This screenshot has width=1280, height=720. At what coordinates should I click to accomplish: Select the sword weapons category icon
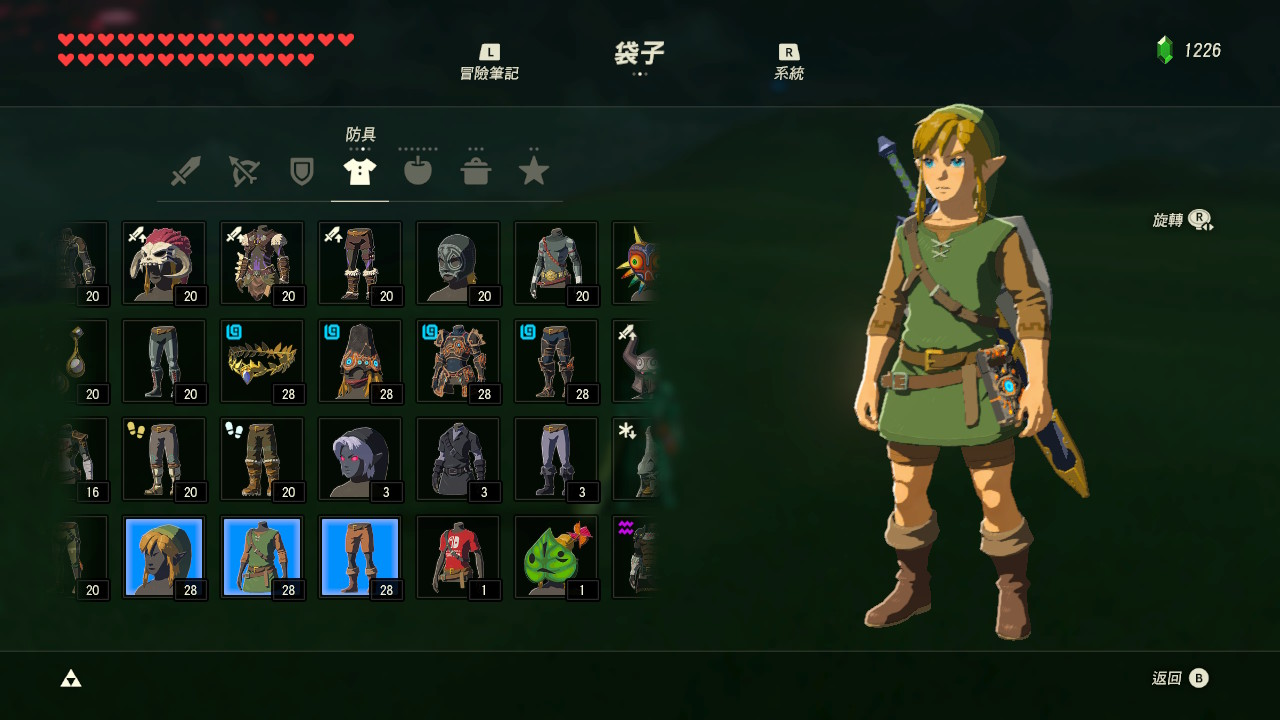coord(183,170)
